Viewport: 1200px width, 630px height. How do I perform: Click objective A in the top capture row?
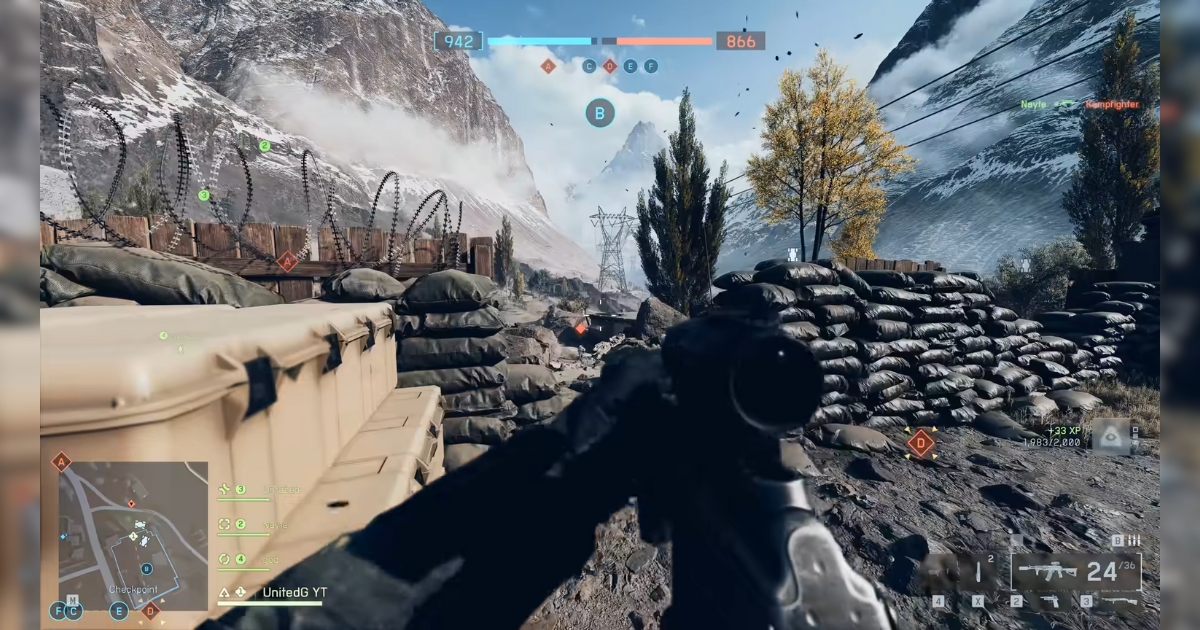547,66
